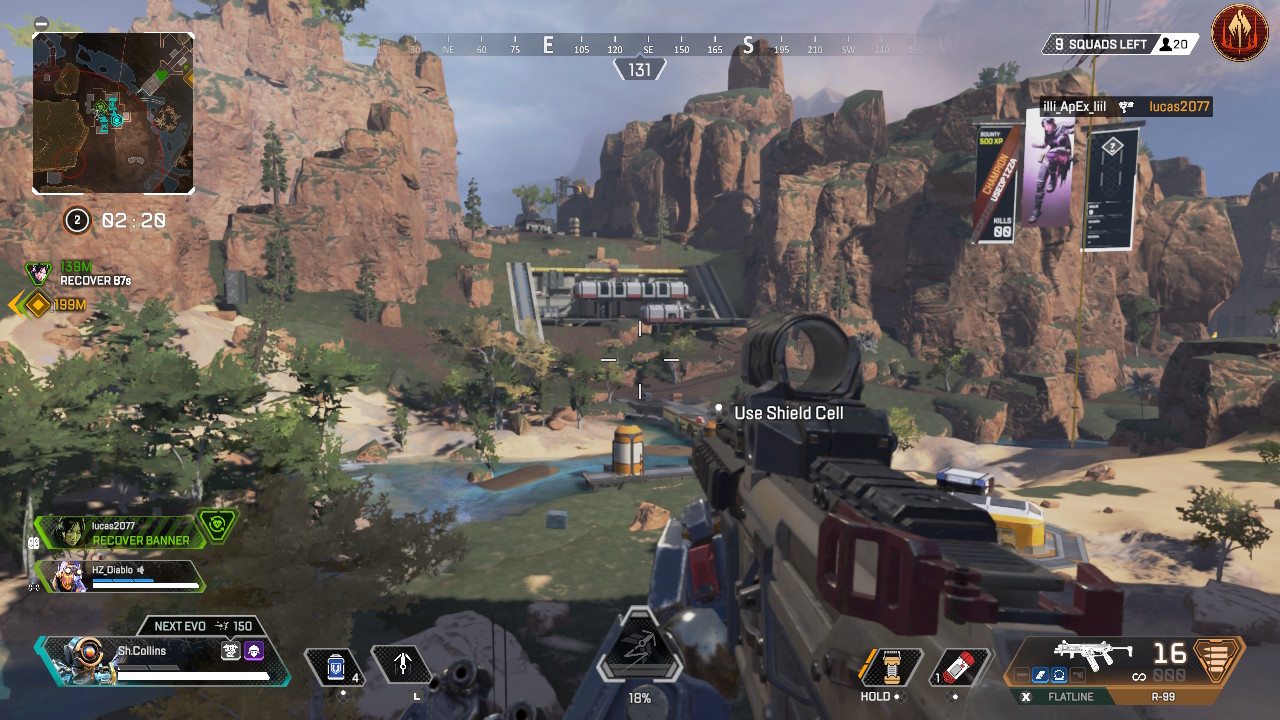Screen dimensions: 1280x720
Task: Click Sh.Collins purple tracker badge icon
Action: click(x=254, y=650)
